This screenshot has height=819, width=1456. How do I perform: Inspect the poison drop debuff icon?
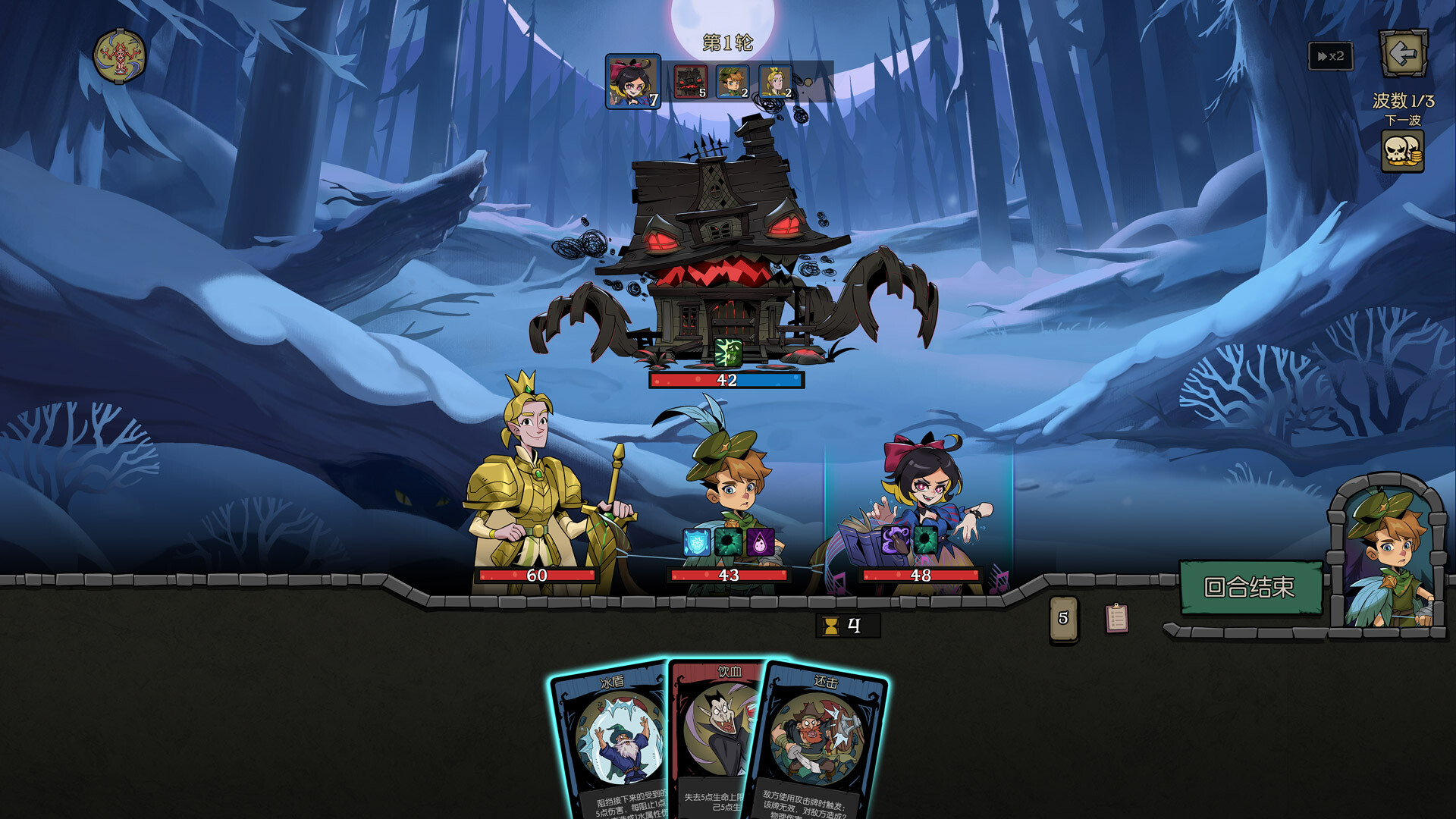click(761, 541)
